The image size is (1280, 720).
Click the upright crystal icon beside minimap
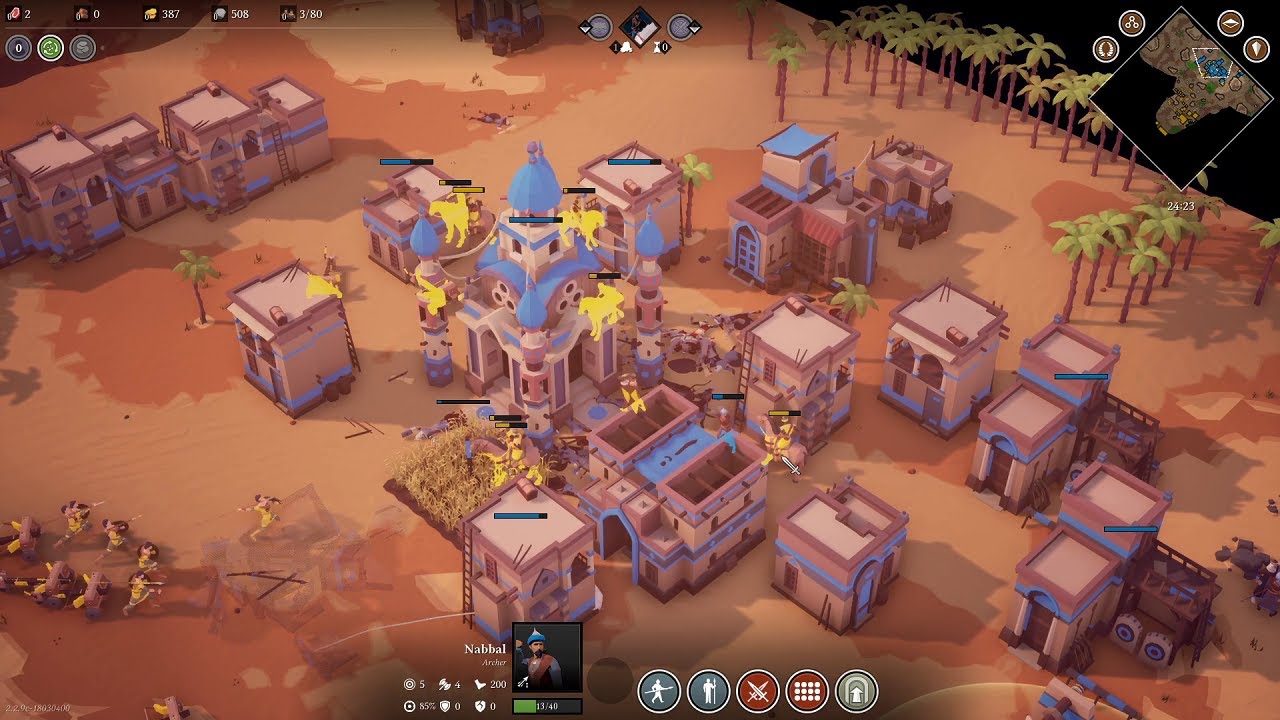pos(1256,48)
